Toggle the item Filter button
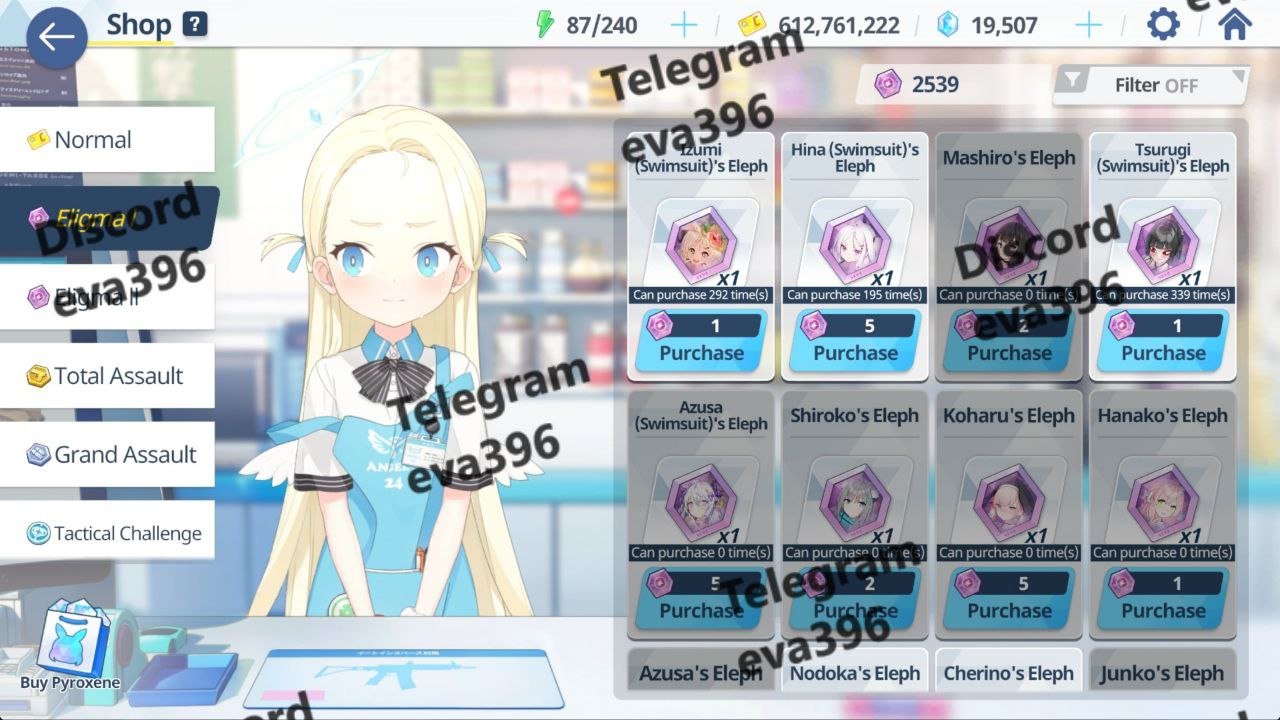 click(x=1151, y=85)
